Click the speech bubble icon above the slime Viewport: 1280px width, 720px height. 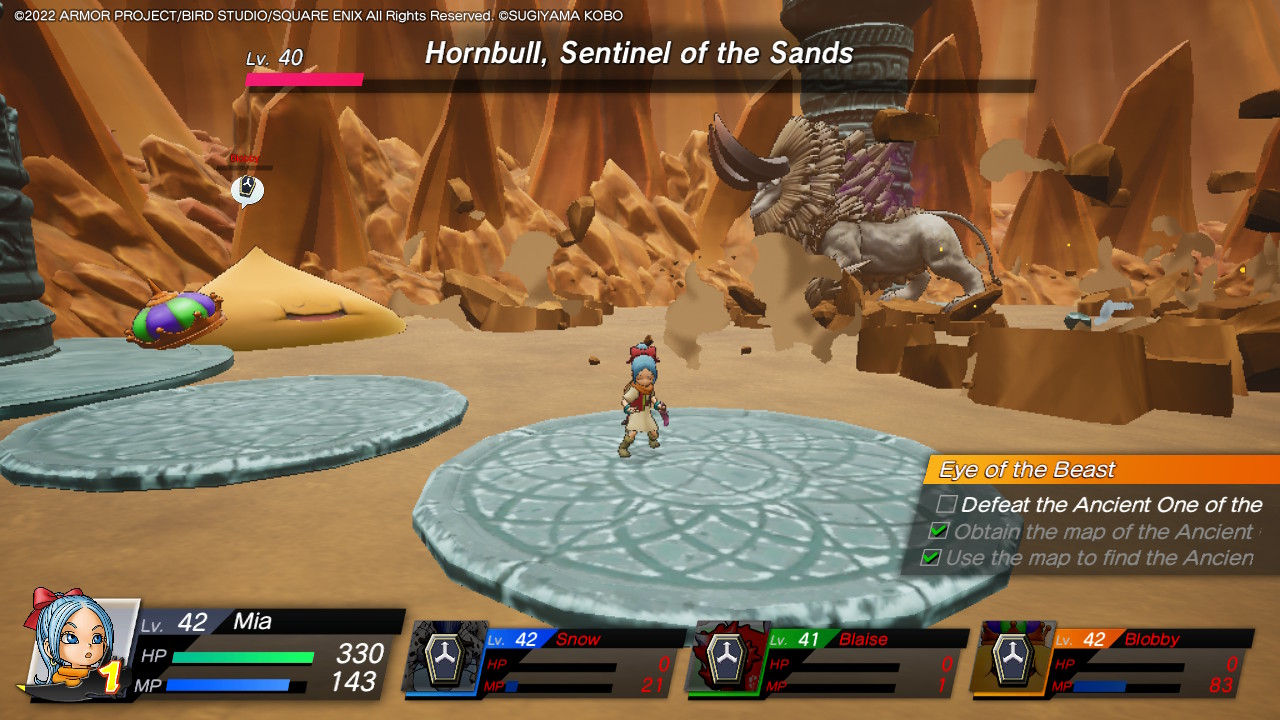[x=248, y=190]
